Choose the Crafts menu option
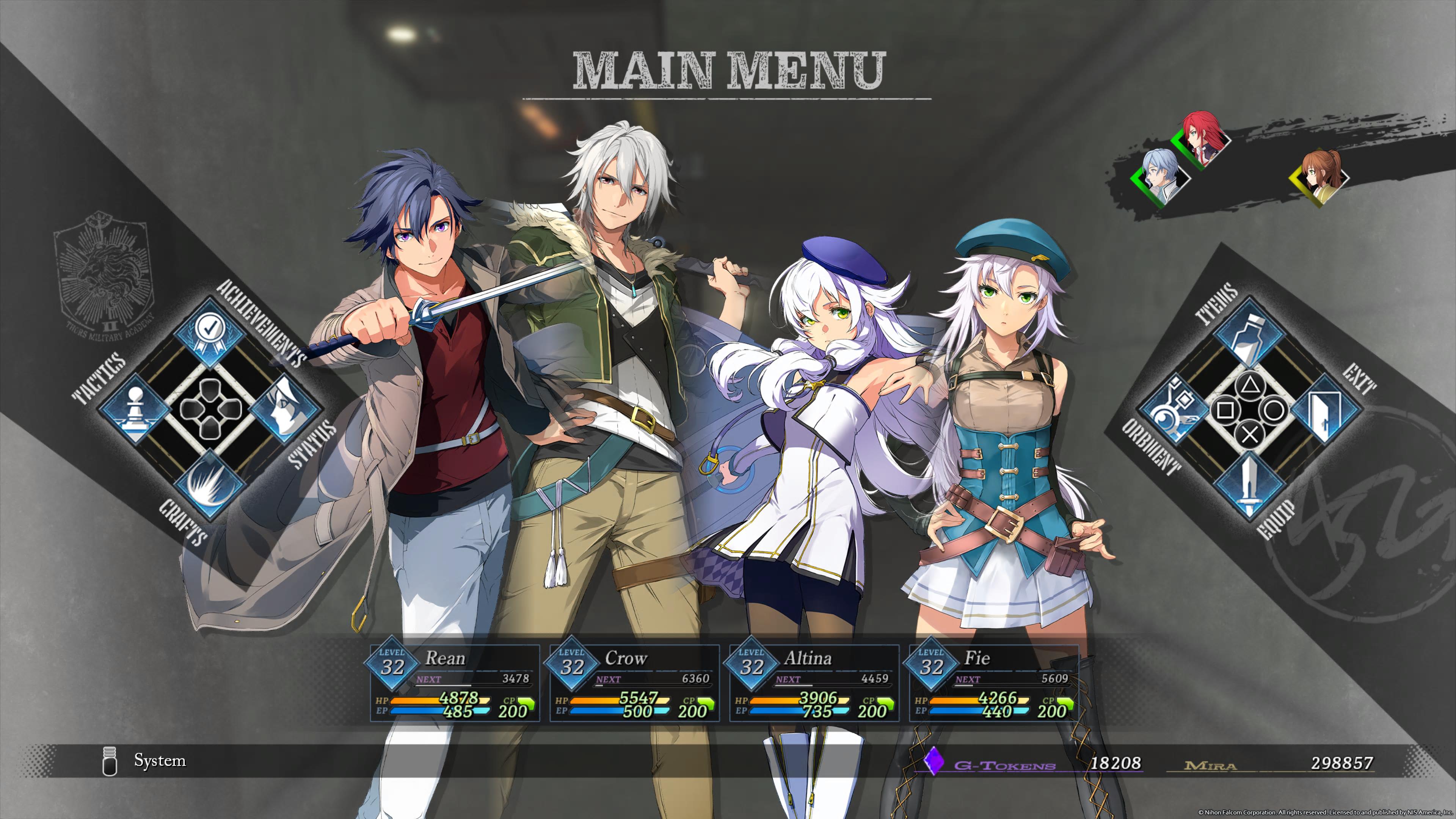The image size is (1456, 819). [210, 485]
